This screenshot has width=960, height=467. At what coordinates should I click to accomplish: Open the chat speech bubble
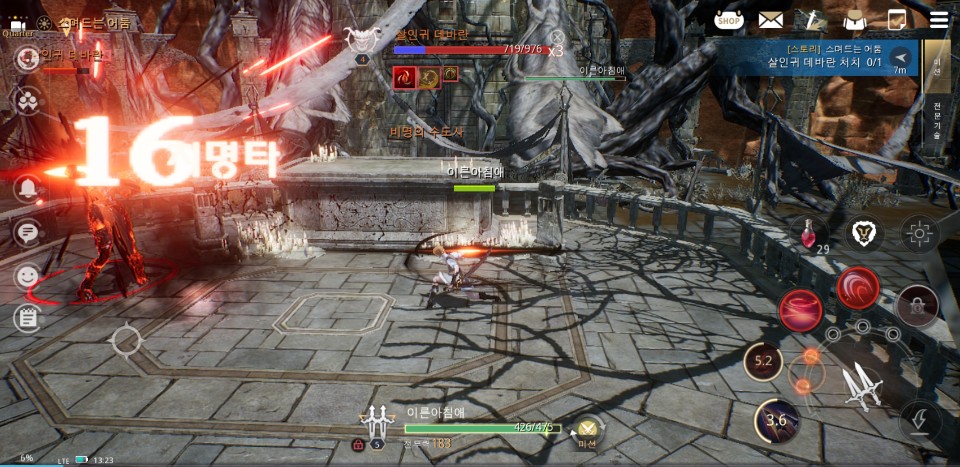click(x=27, y=233)
